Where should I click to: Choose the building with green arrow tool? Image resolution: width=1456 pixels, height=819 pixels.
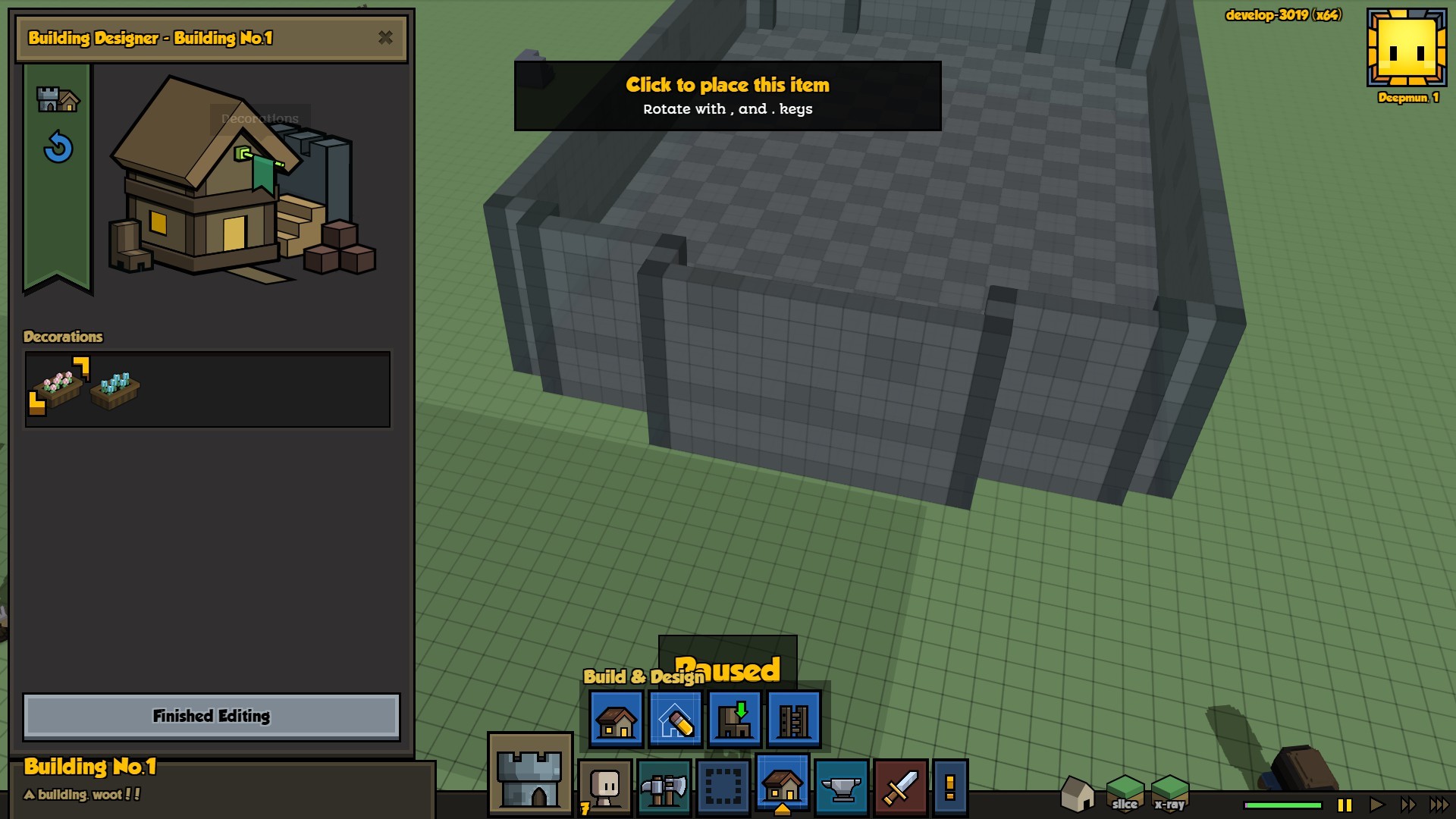[734, 720]
